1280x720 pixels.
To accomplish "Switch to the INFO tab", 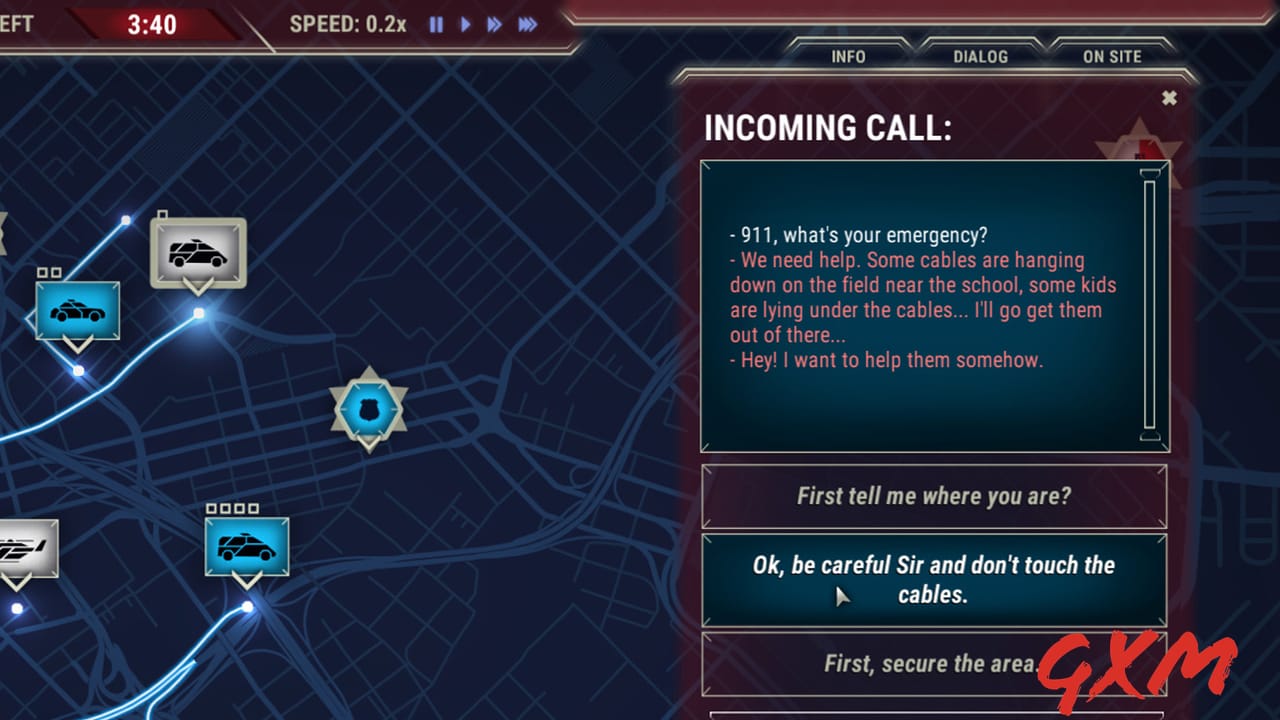I will (848, 57).
